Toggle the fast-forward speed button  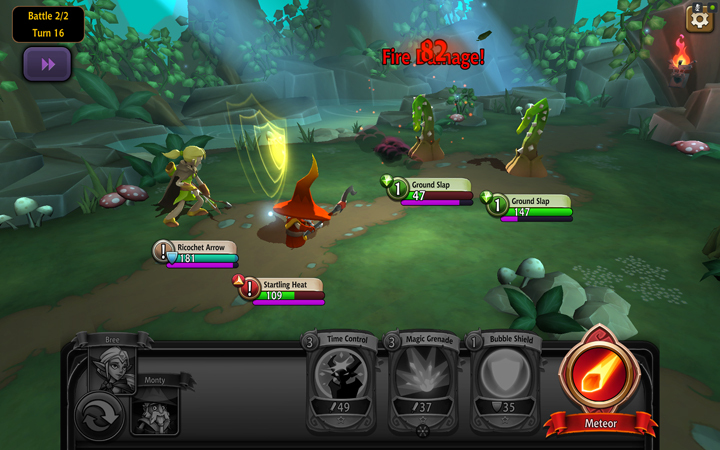[x=47, y=64]
